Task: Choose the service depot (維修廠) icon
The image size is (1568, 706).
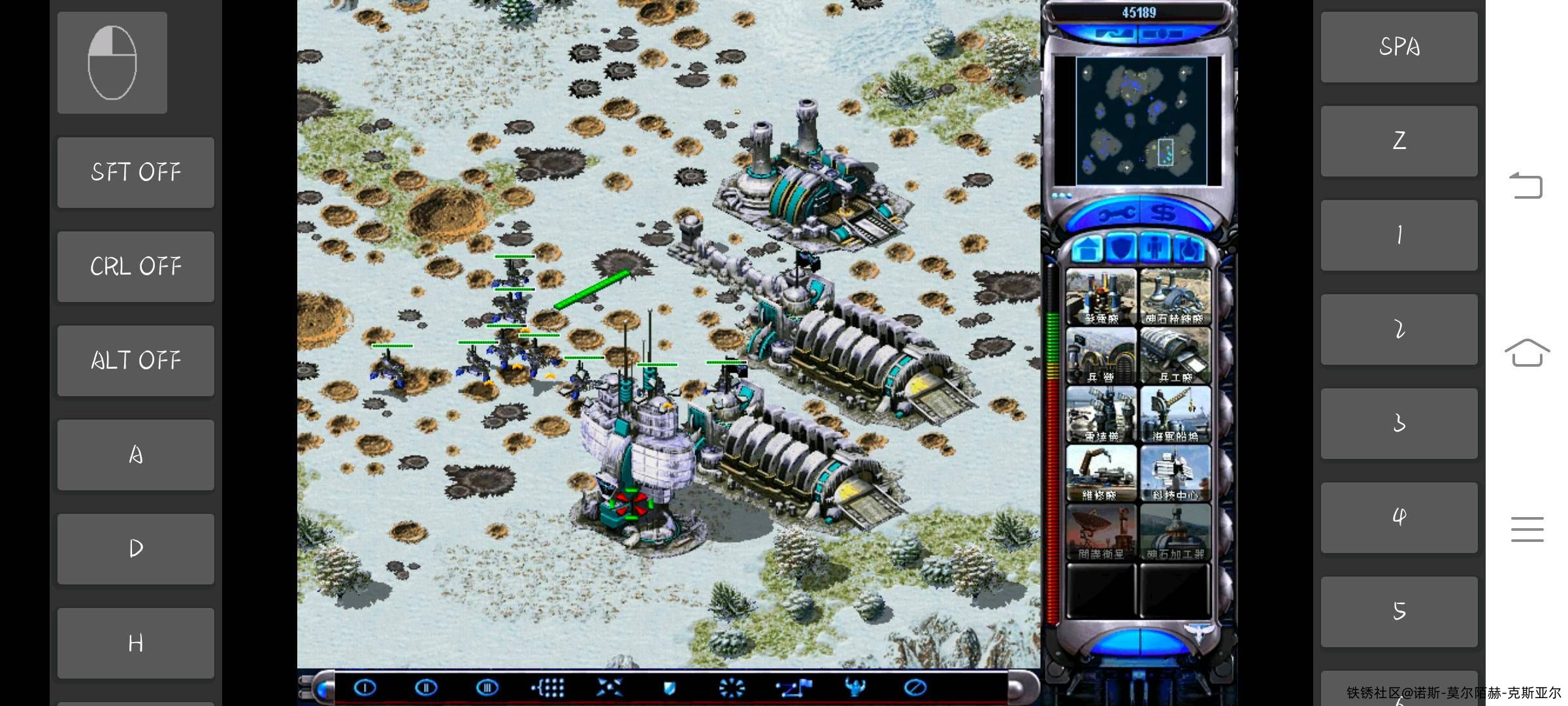Action: (1101, 473)
